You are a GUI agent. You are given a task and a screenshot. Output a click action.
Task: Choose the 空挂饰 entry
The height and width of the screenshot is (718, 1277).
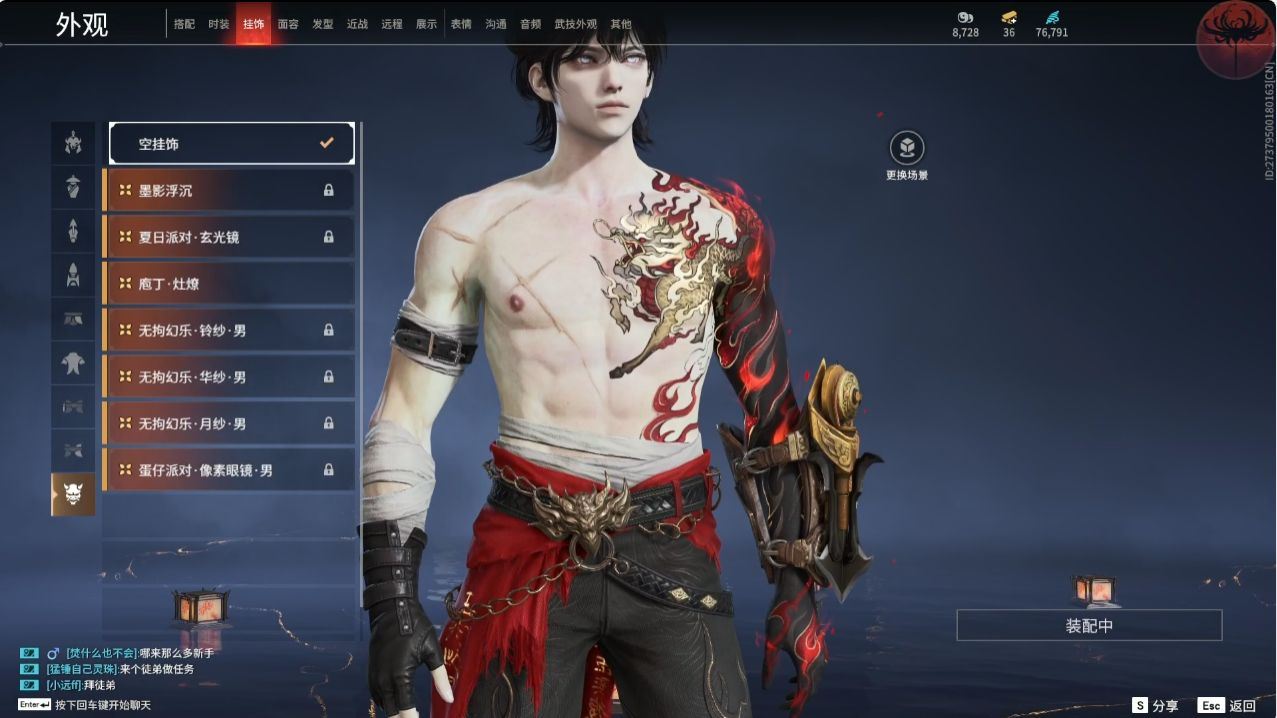pos(232,144)
